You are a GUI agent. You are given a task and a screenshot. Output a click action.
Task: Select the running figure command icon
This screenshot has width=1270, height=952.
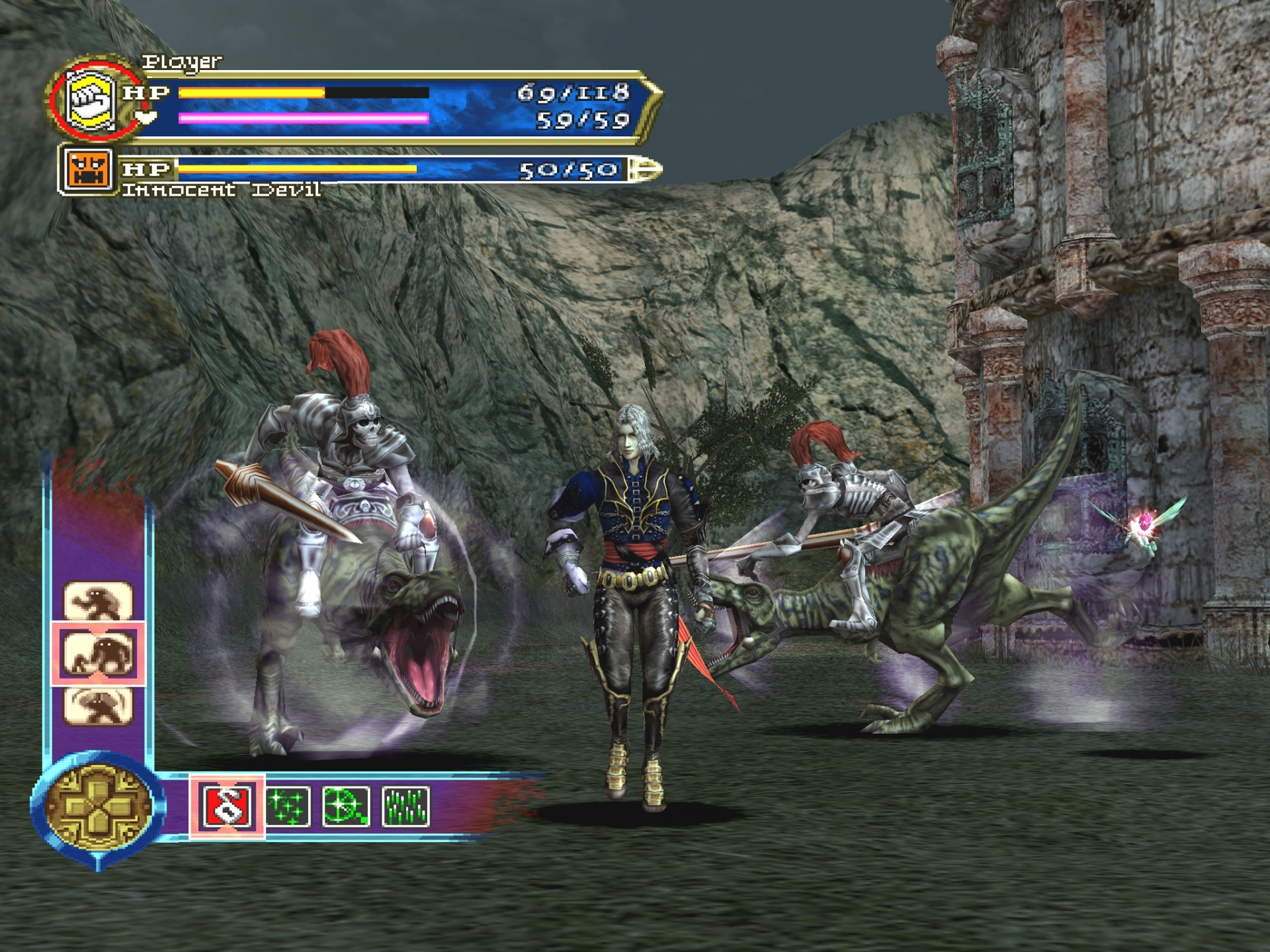(x=99, y=601)
